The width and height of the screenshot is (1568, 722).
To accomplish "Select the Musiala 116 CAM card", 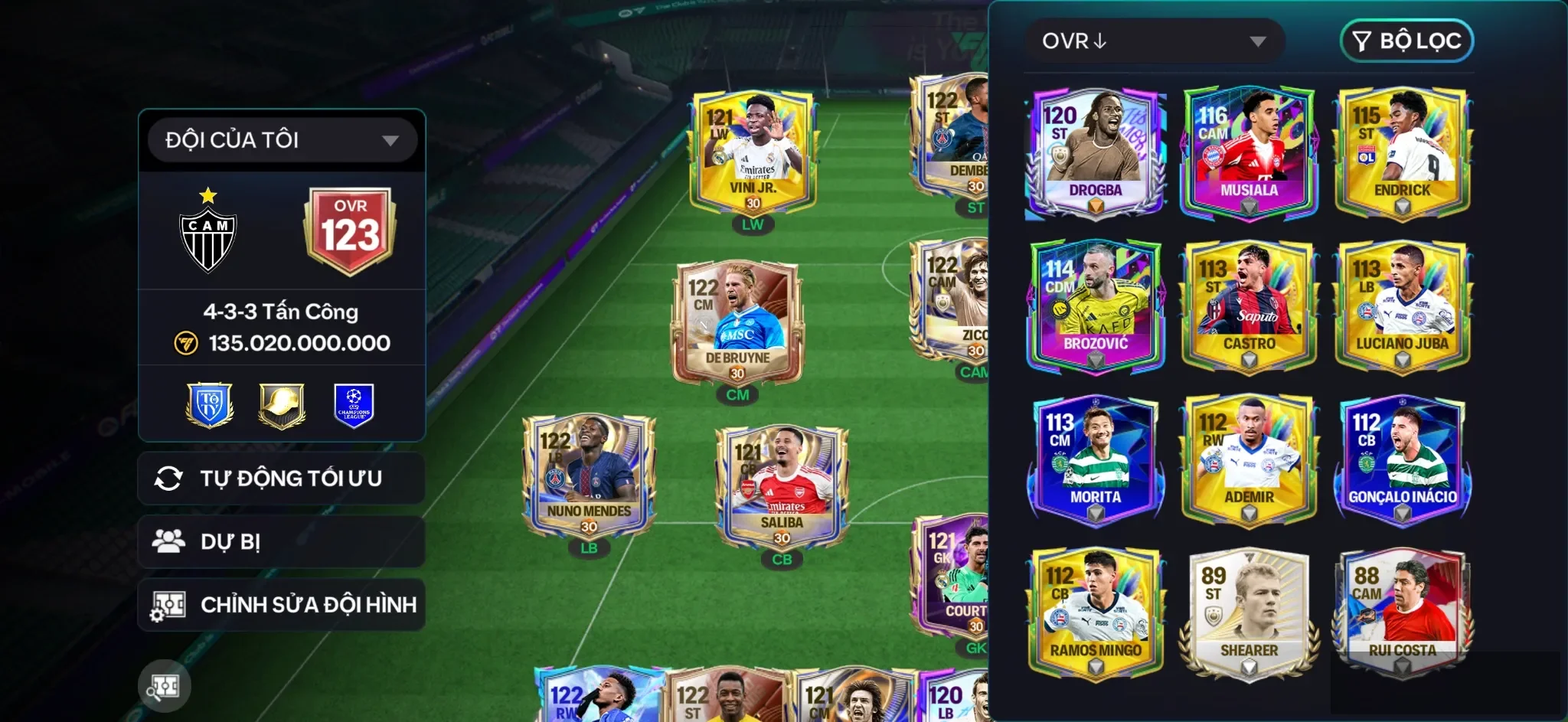I will click(1248, 149).
